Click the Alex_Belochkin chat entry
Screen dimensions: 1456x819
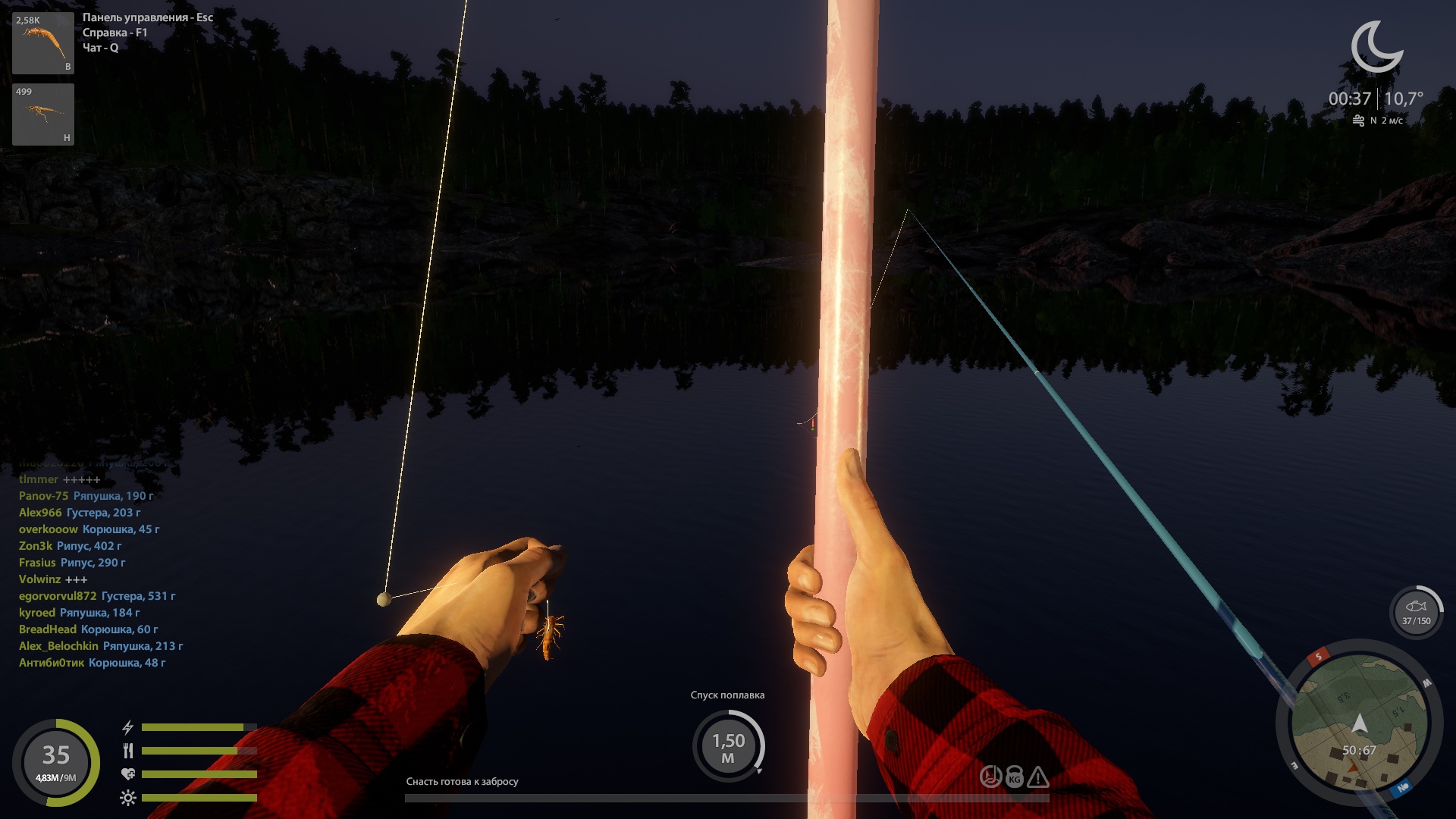tap(101, 646)
